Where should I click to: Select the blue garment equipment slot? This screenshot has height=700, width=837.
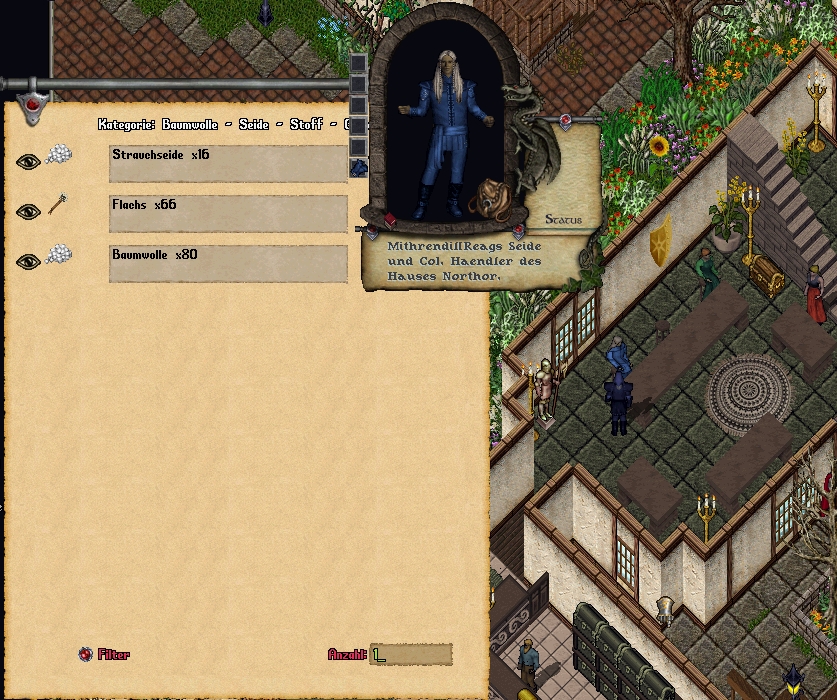[x=358, y=168]
